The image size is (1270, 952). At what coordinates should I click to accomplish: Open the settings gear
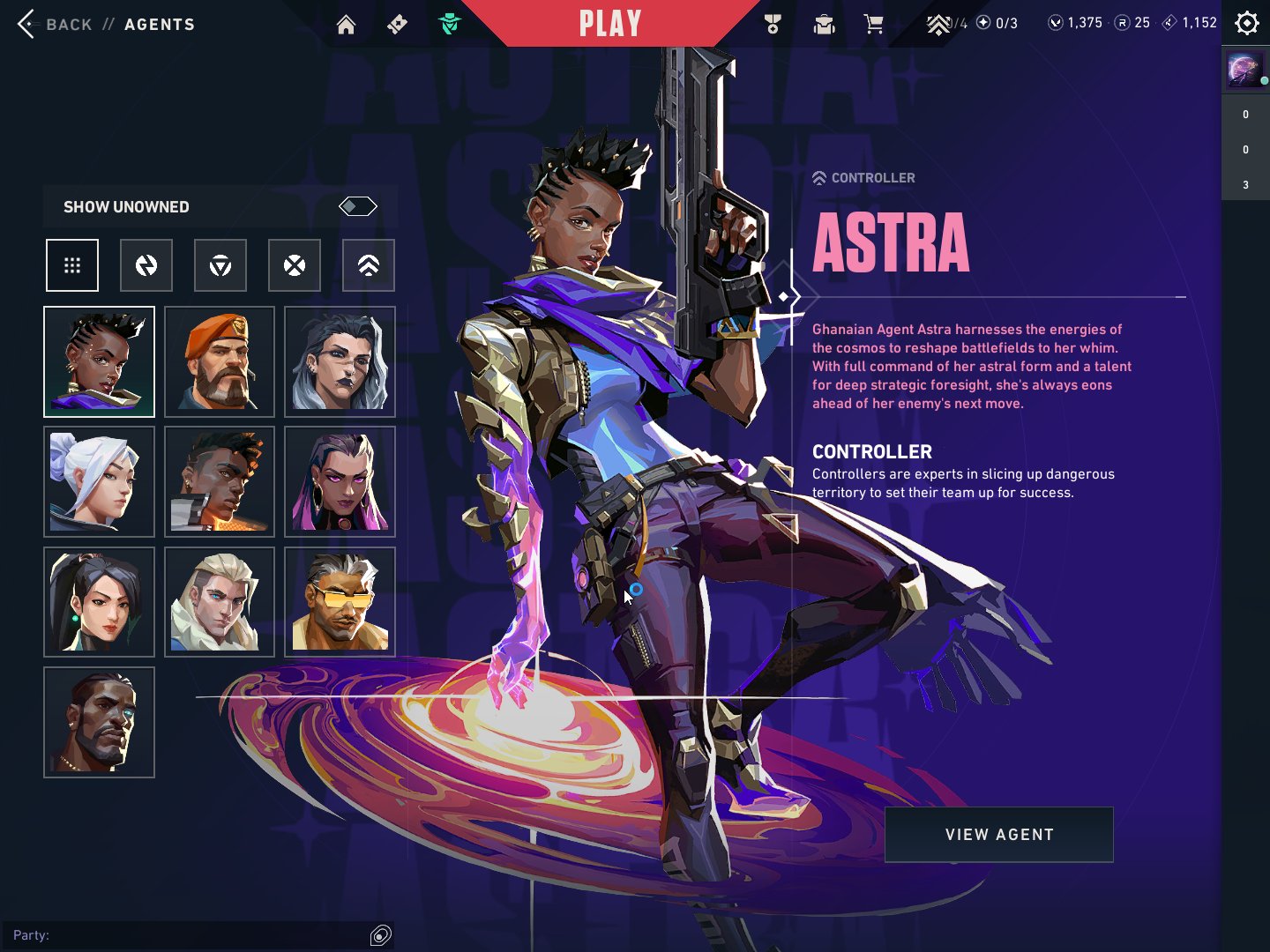1246,23
